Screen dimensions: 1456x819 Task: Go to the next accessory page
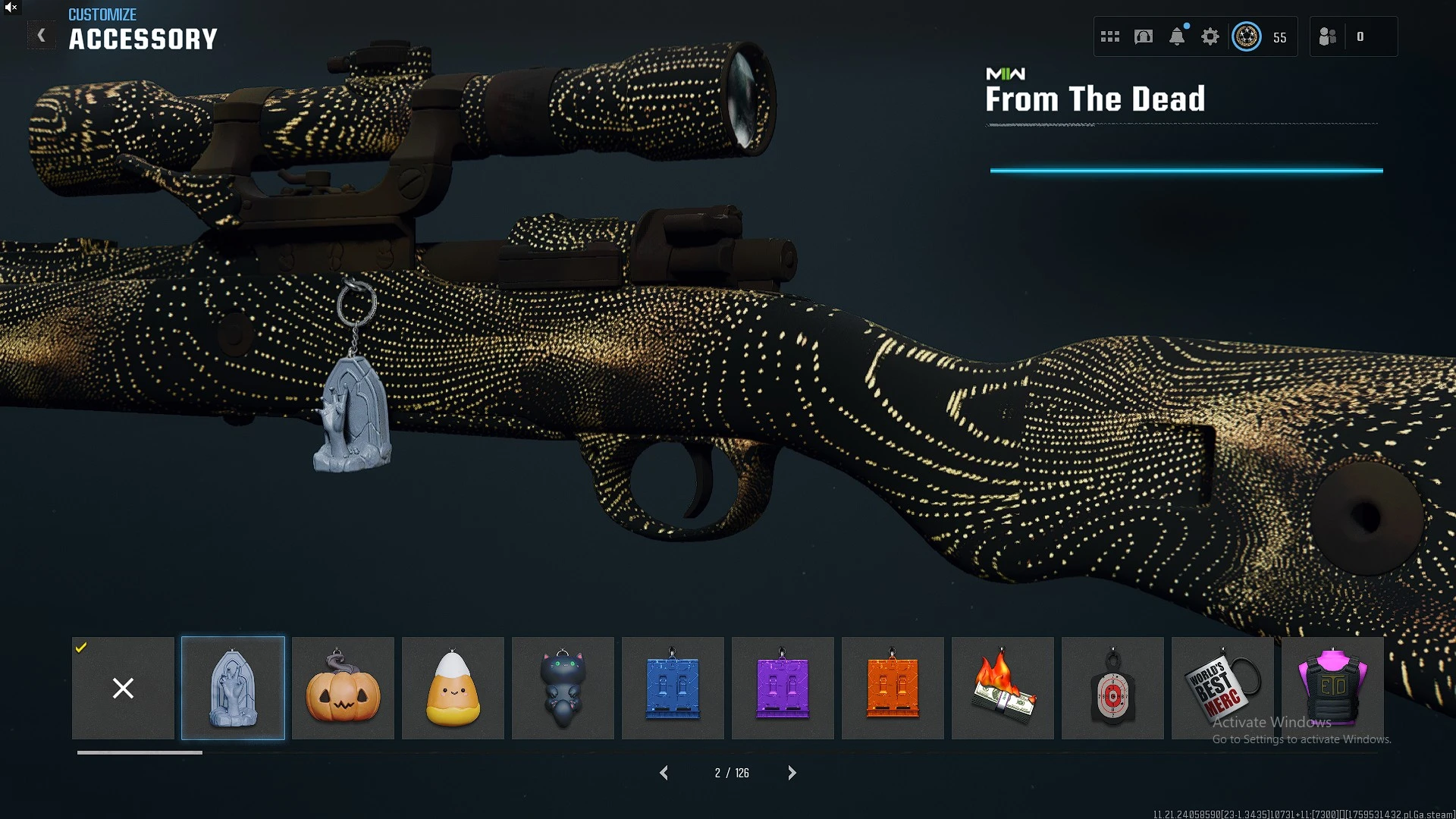(792, 773)
